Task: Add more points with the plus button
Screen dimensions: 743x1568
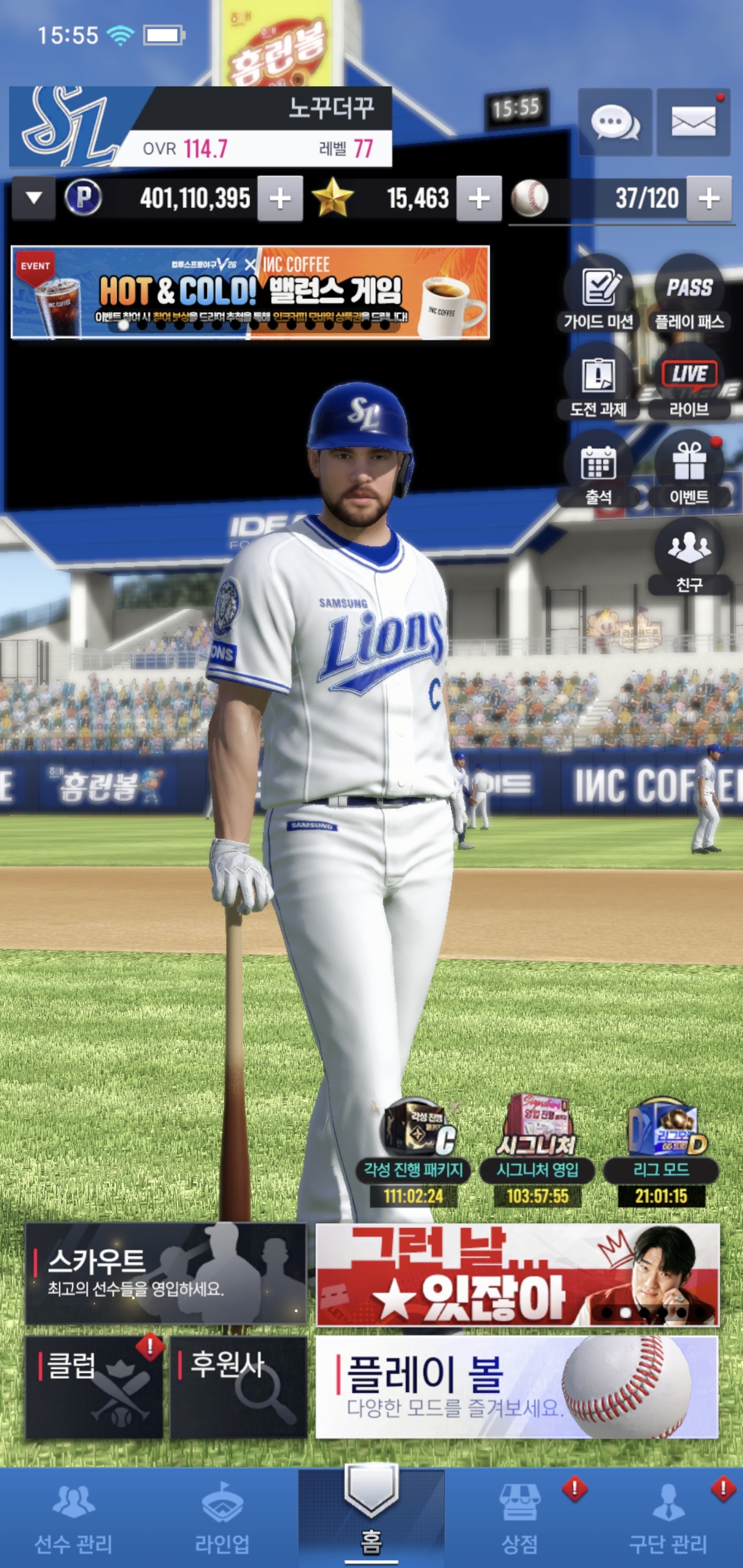Action: [x=280, y=199]
